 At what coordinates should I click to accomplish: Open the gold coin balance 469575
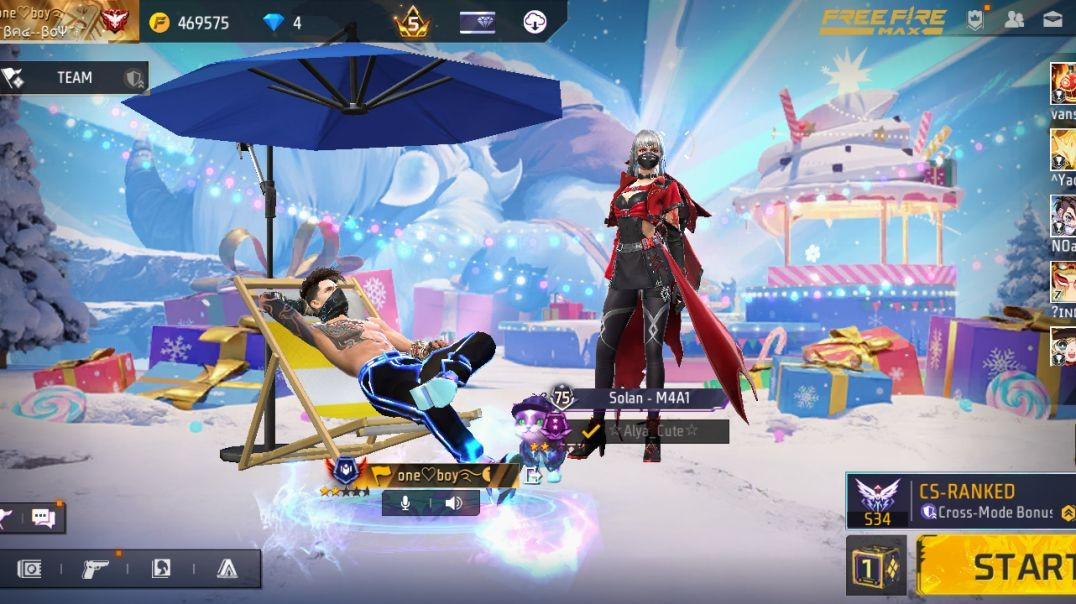[x=192, y=22]
